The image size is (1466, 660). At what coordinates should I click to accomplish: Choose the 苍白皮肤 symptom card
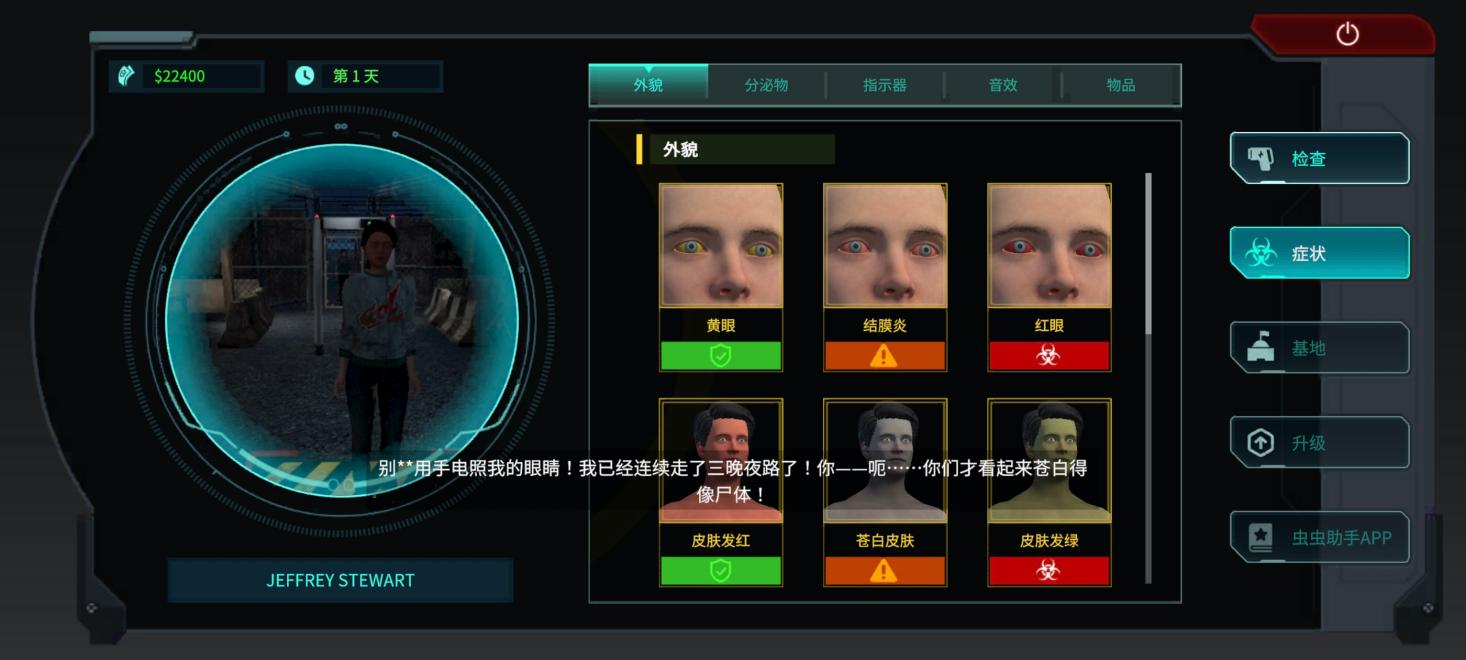885,492
